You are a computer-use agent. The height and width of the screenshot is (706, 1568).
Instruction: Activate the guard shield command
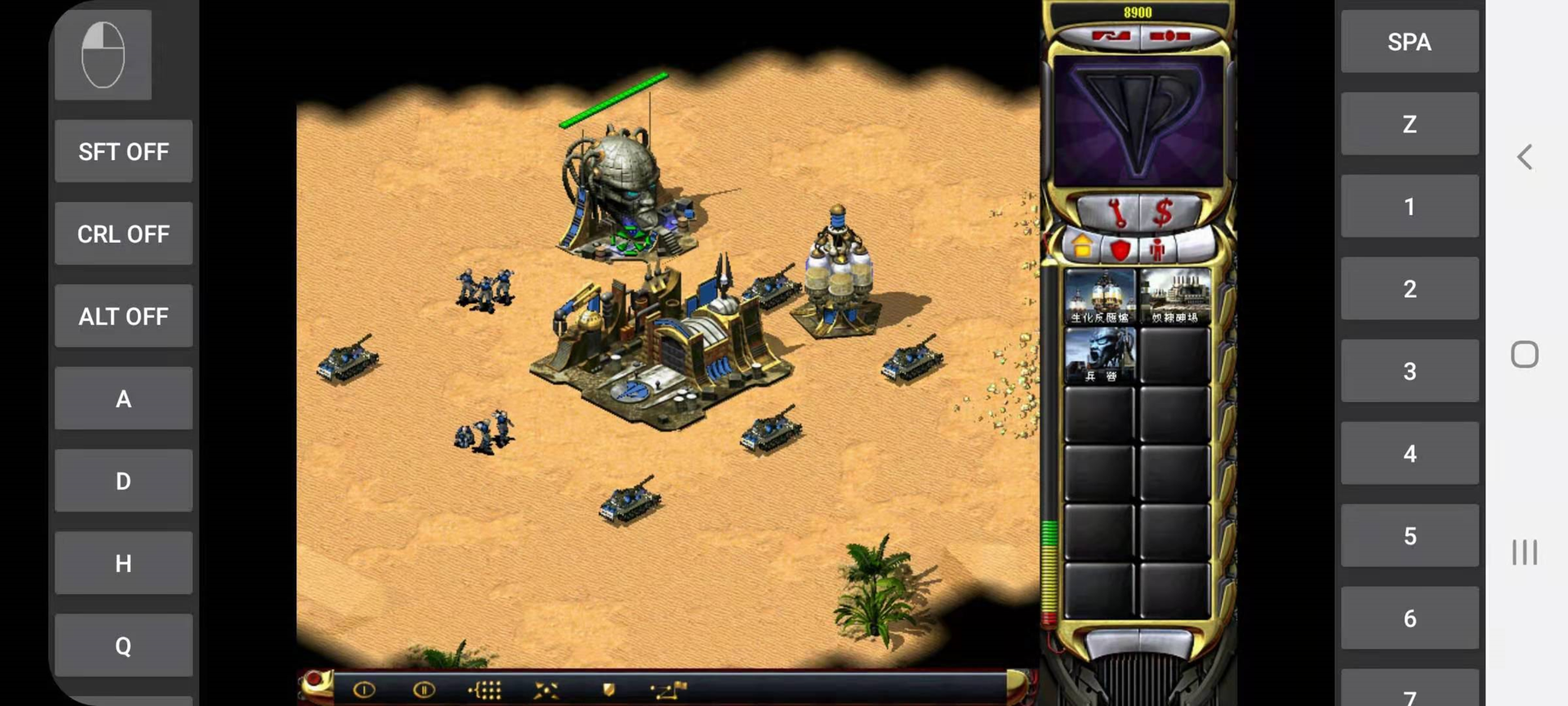(x=608, y=690)
